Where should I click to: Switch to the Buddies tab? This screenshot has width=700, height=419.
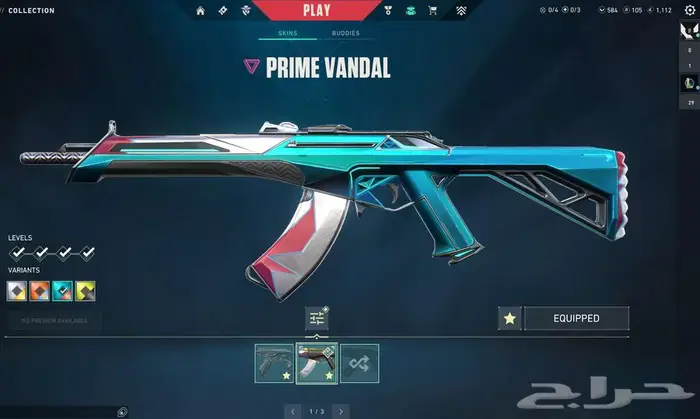(346, 33)
